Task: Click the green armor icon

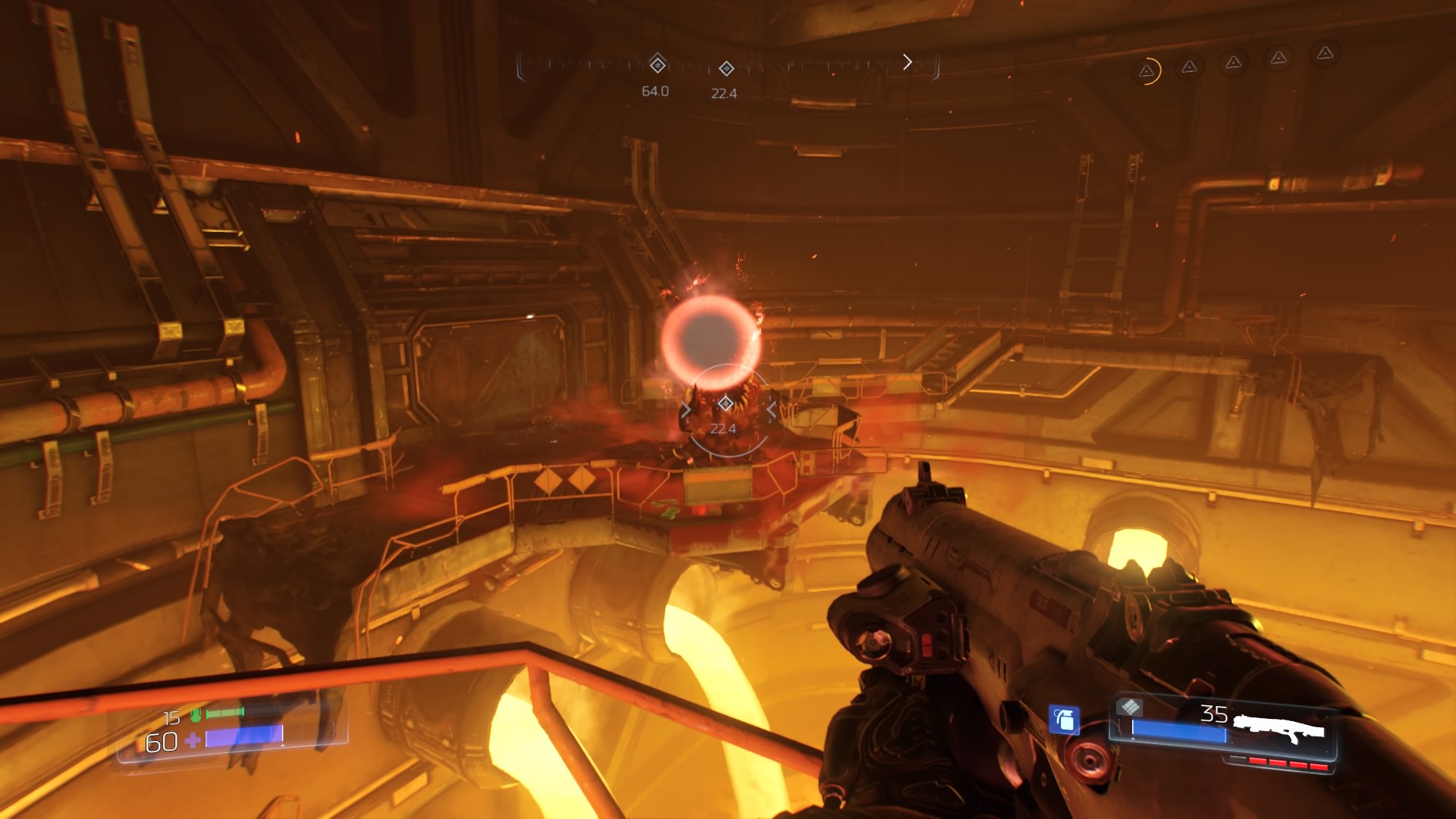Action: tap(196, 714)
